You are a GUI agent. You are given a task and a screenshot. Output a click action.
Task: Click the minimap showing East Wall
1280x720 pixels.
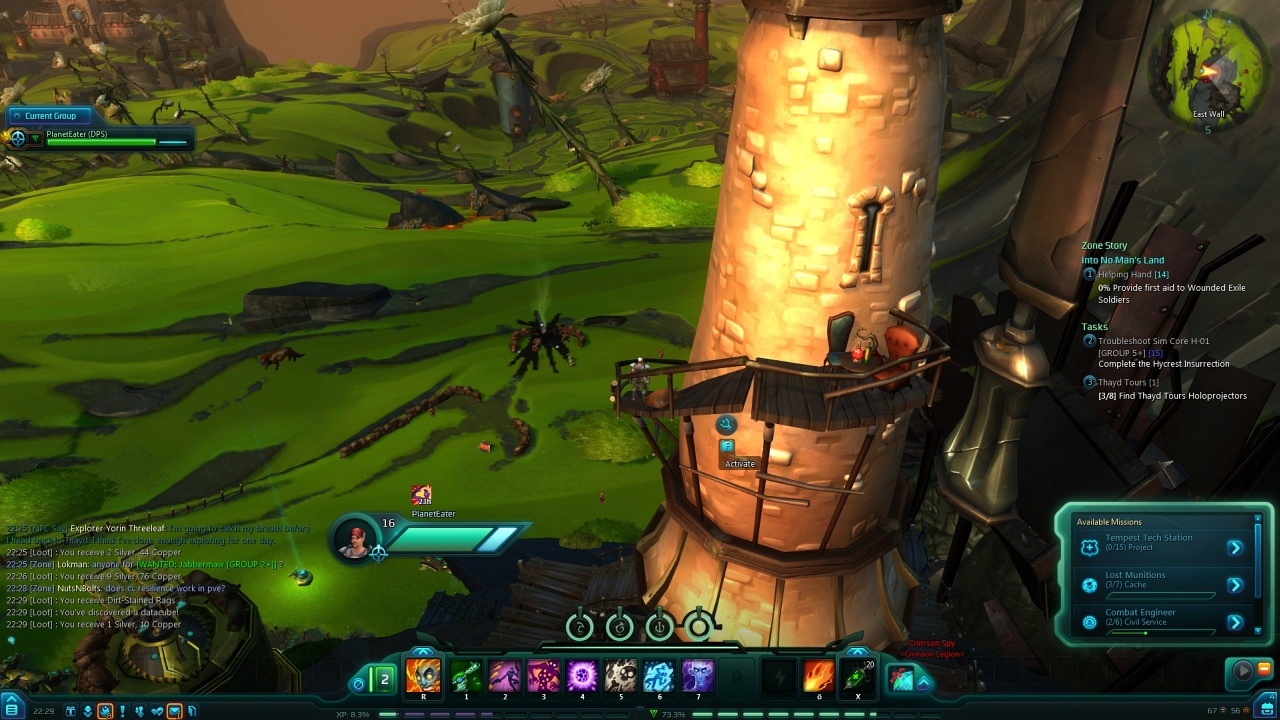[1208, 66]
